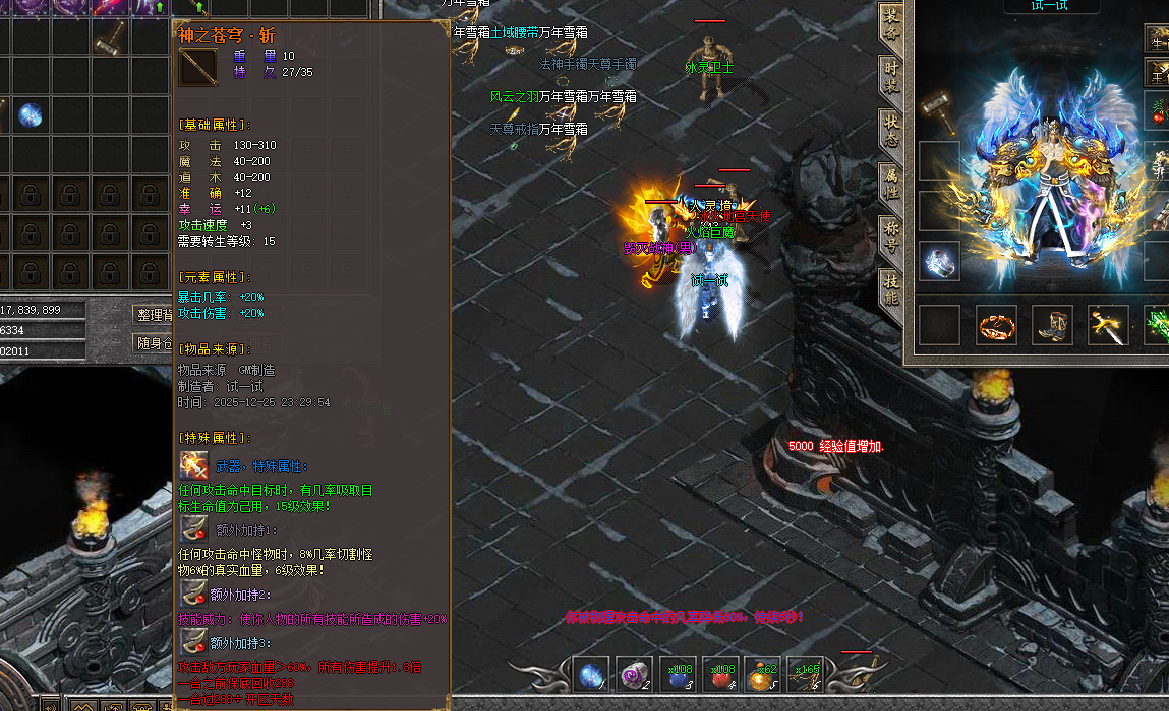Viewport: 1169px width, 711px height.
Task: Use the blue orb in hotbar slot 1
Action: coord(593,675)
